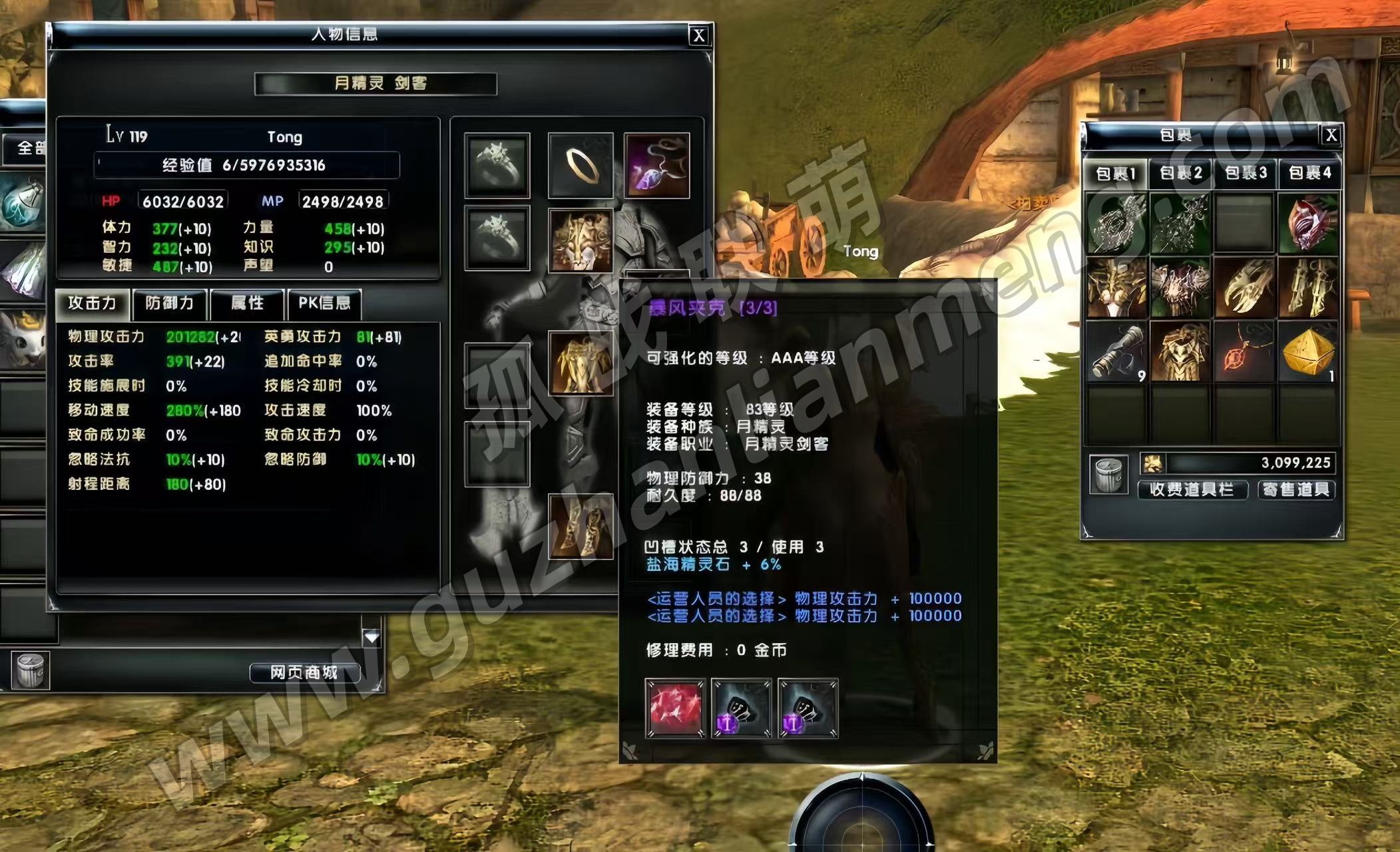
Task: Open the 属性 attributes tab
Action: coord(247,304)
